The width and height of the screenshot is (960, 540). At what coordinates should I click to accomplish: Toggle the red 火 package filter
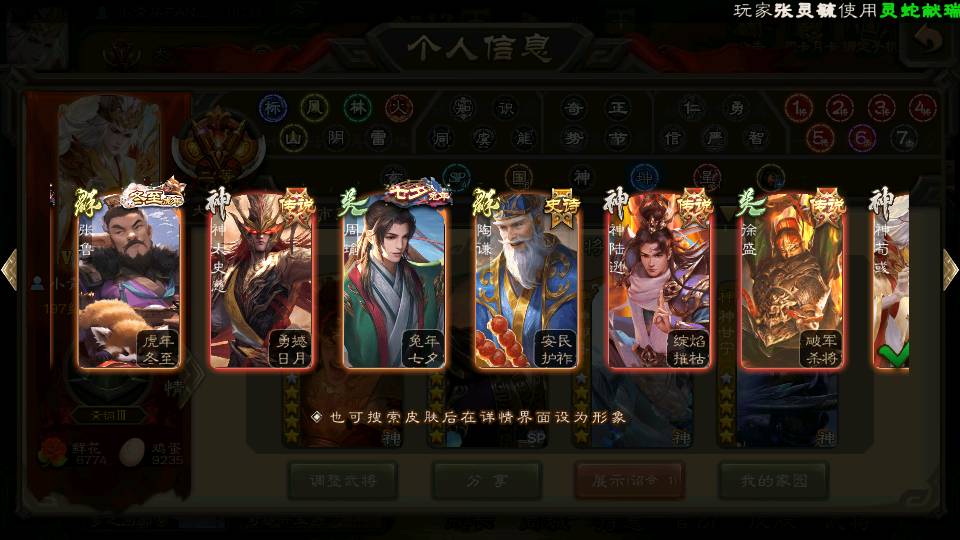(x=399, y=108)
